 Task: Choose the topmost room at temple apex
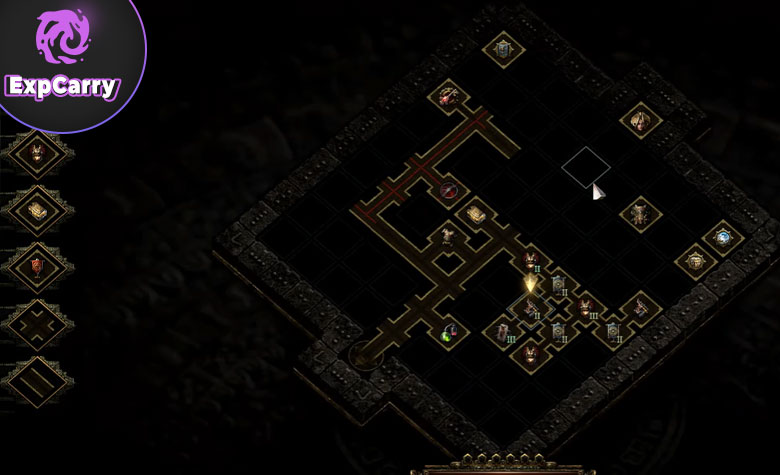click(501, 47)
